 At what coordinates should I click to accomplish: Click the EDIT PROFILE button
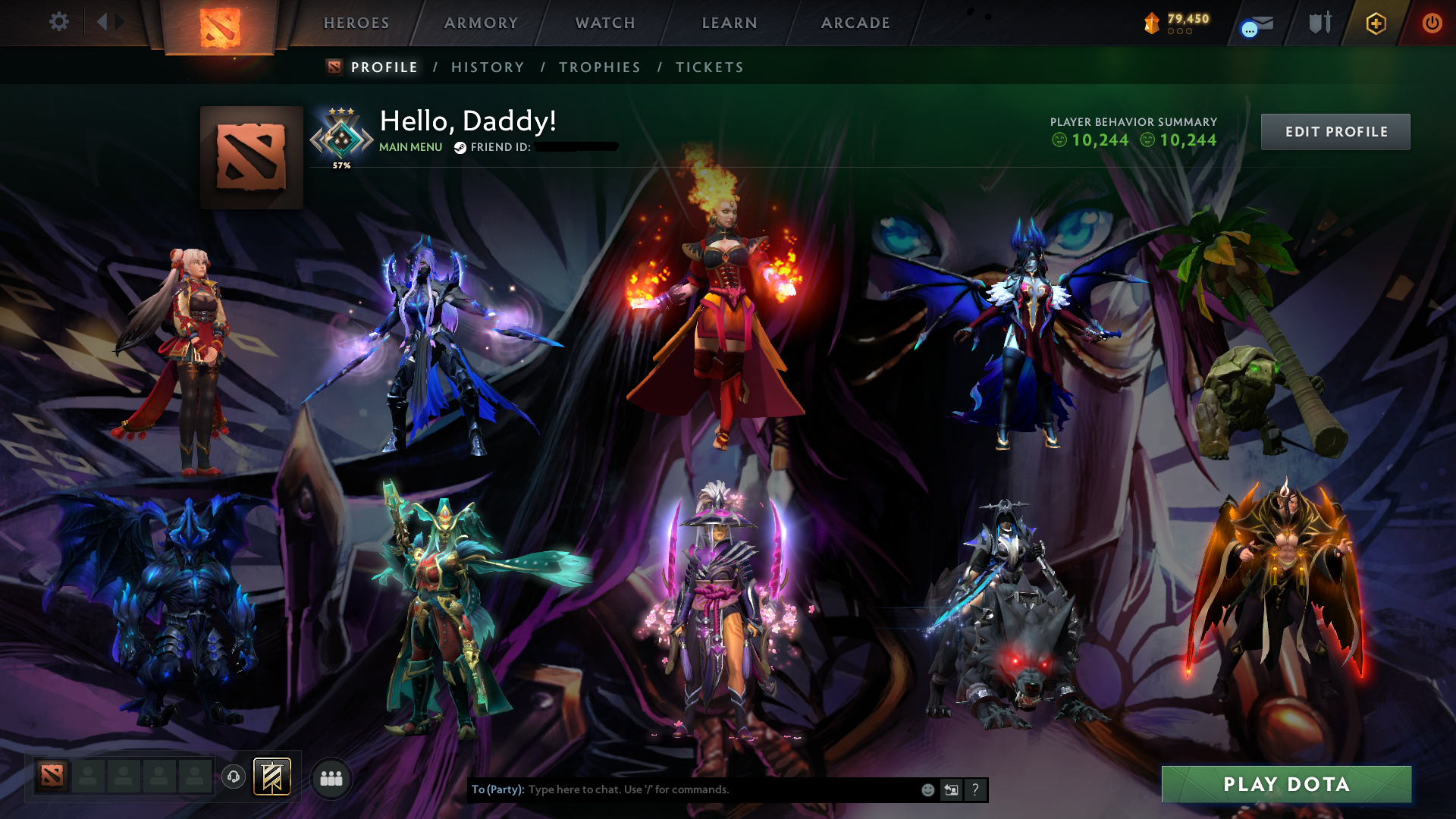coord(1335,131)
